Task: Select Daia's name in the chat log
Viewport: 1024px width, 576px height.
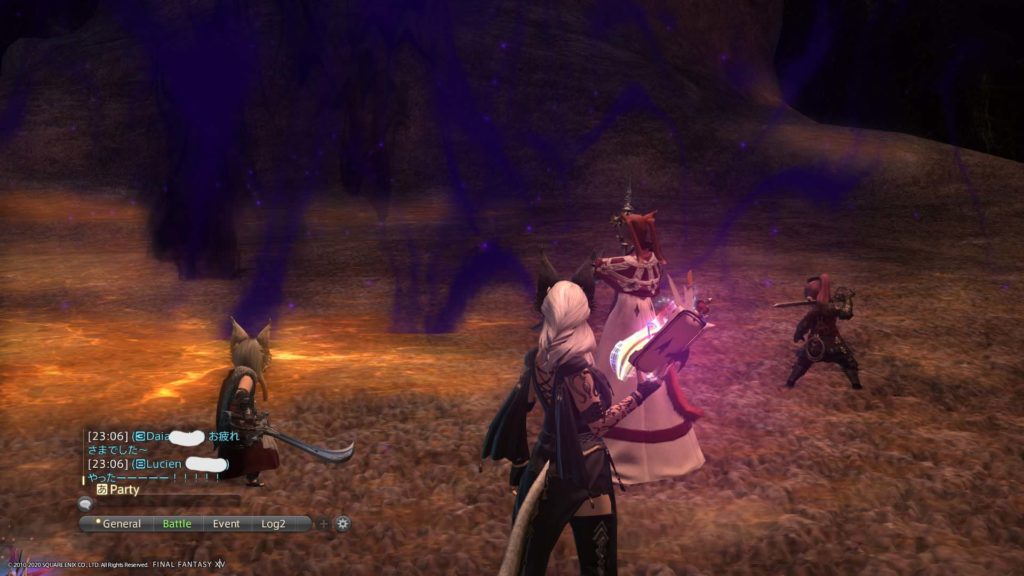Action: [x=159, y=437]
